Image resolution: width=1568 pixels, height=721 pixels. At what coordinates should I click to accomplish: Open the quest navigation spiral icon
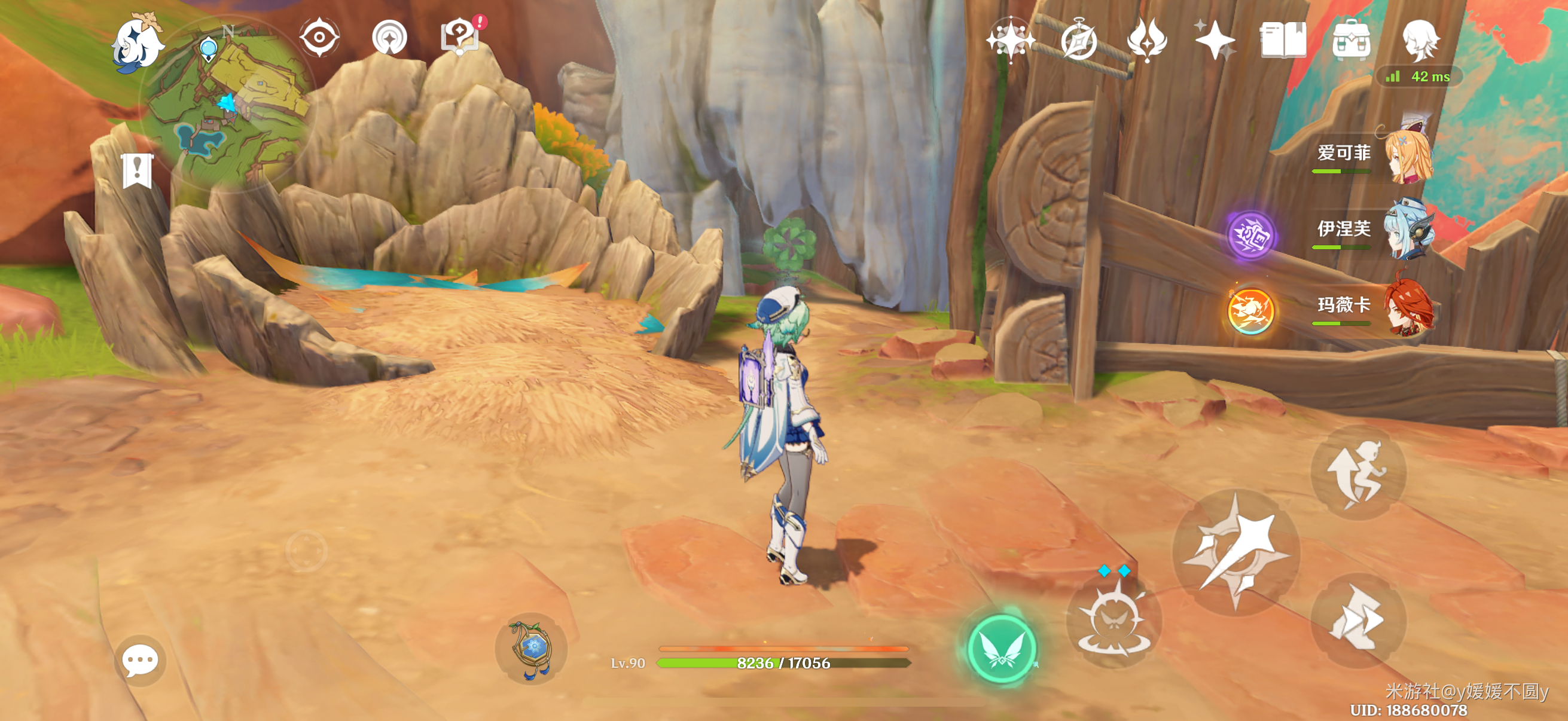[389, 38]
